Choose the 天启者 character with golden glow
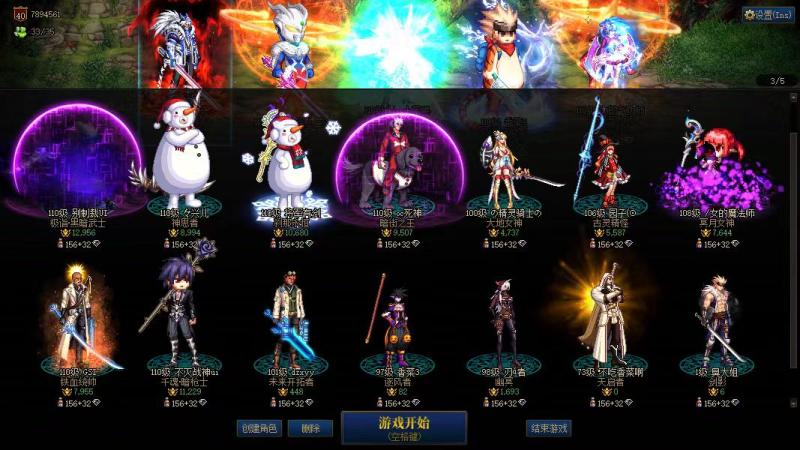 point(609,315)
